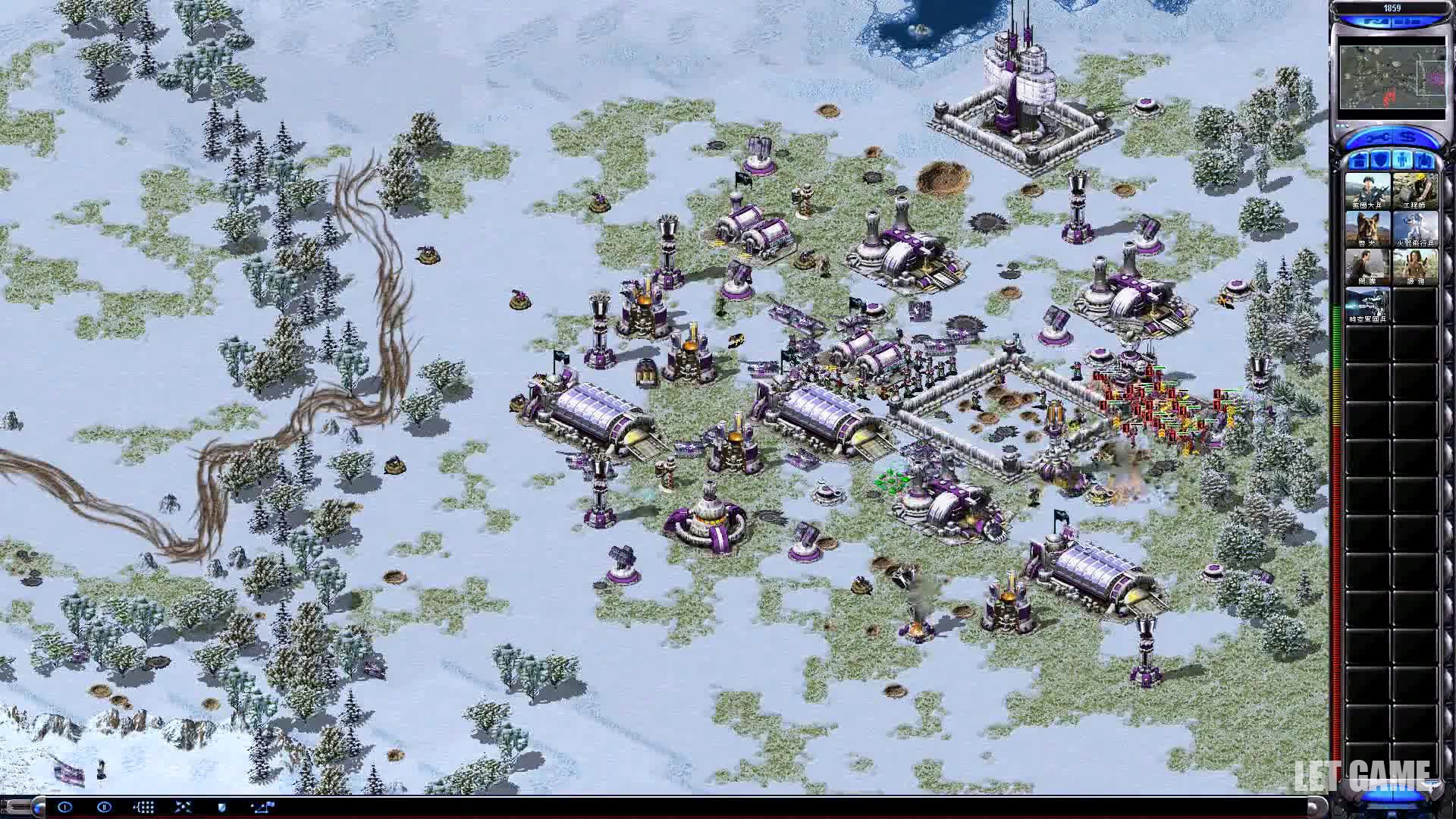Queue an Engineer (工程師) unit
This screenshot has height=819, width=1456.
click(1415, 190)
